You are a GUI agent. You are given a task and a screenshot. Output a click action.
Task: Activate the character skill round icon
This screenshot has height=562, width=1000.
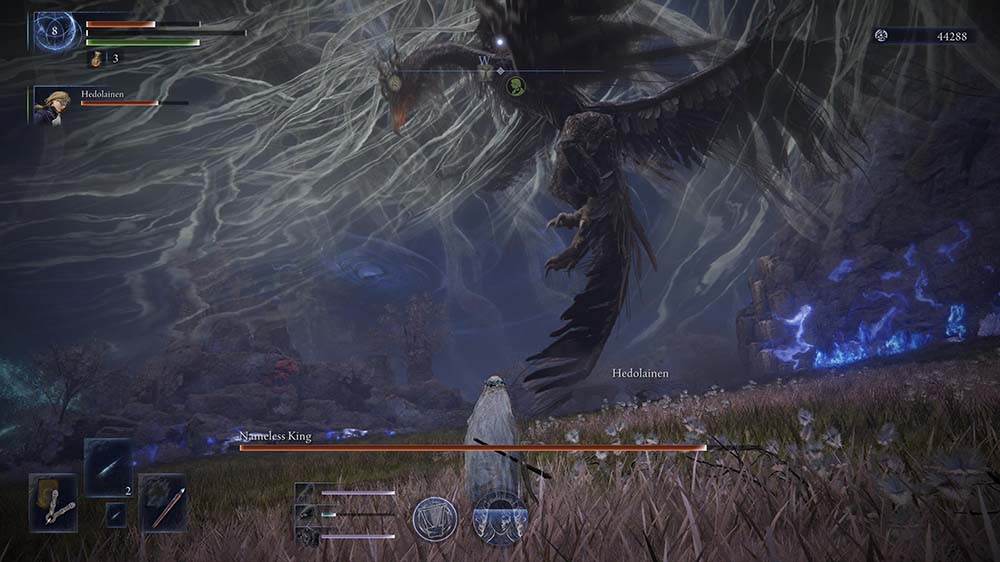coord(435,517)
